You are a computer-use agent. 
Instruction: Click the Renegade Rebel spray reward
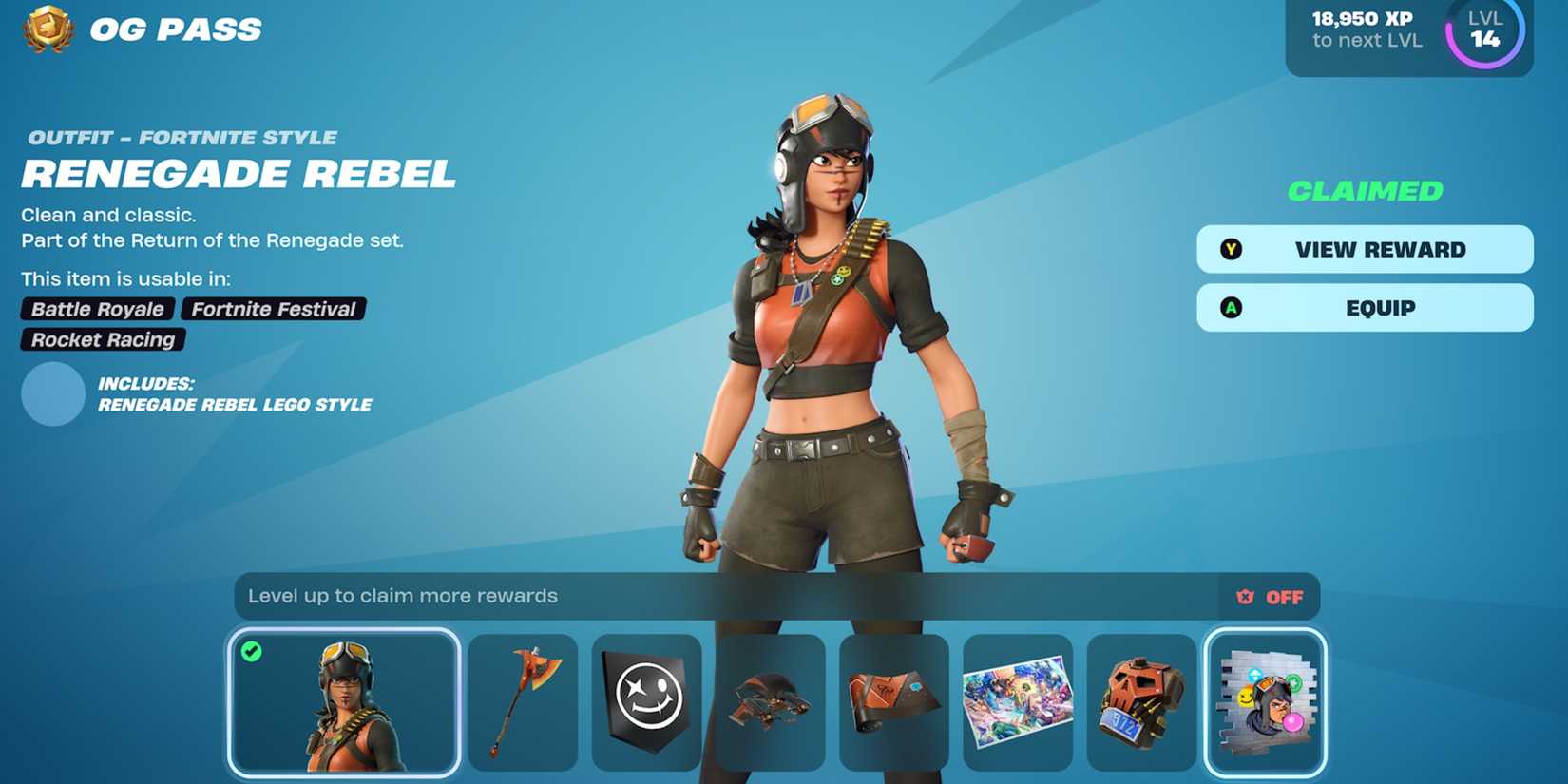point(1267,701)
